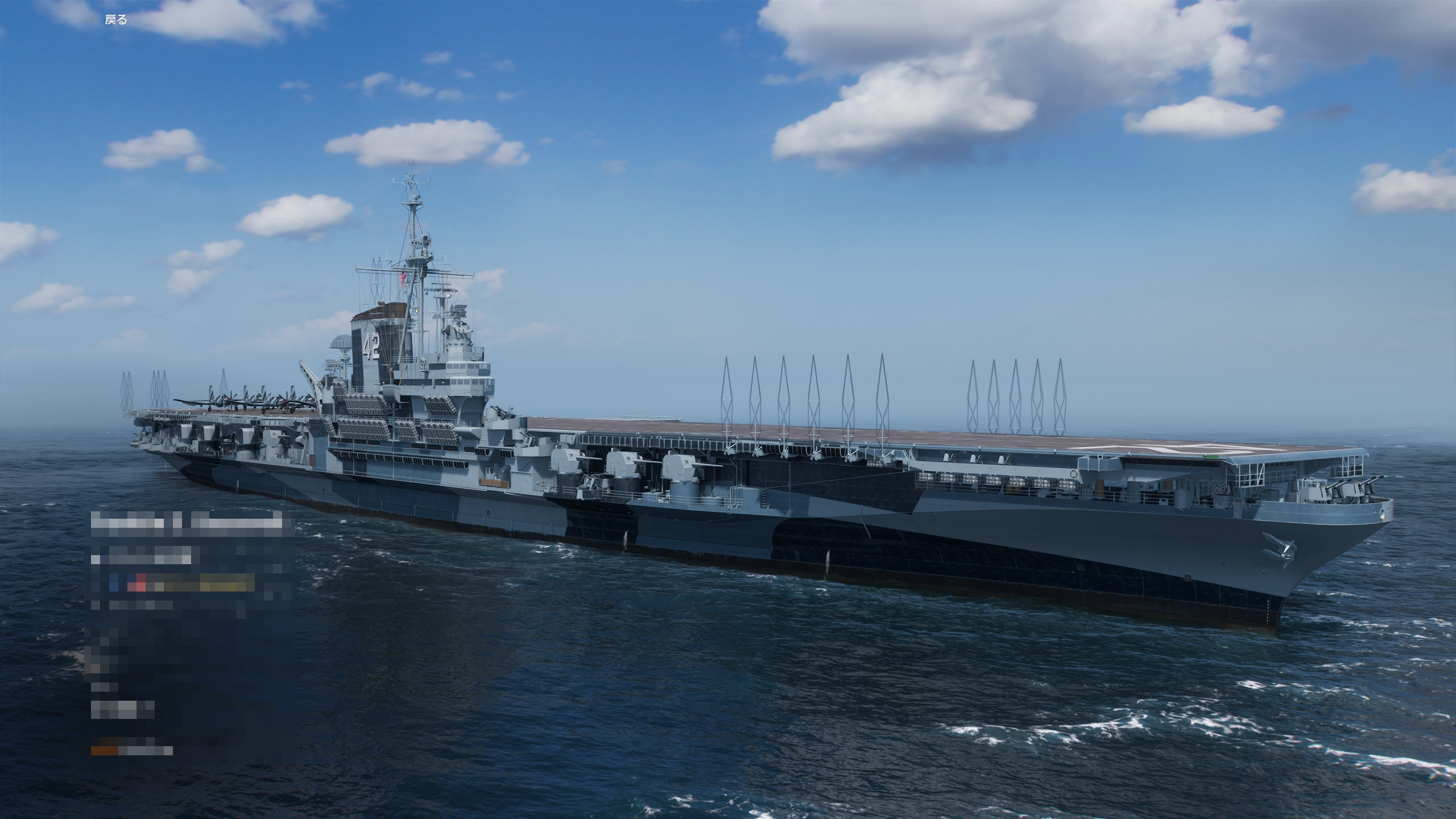Click the blue campaign badge icon
The image size is (1456, 819).
pos(114,581)
